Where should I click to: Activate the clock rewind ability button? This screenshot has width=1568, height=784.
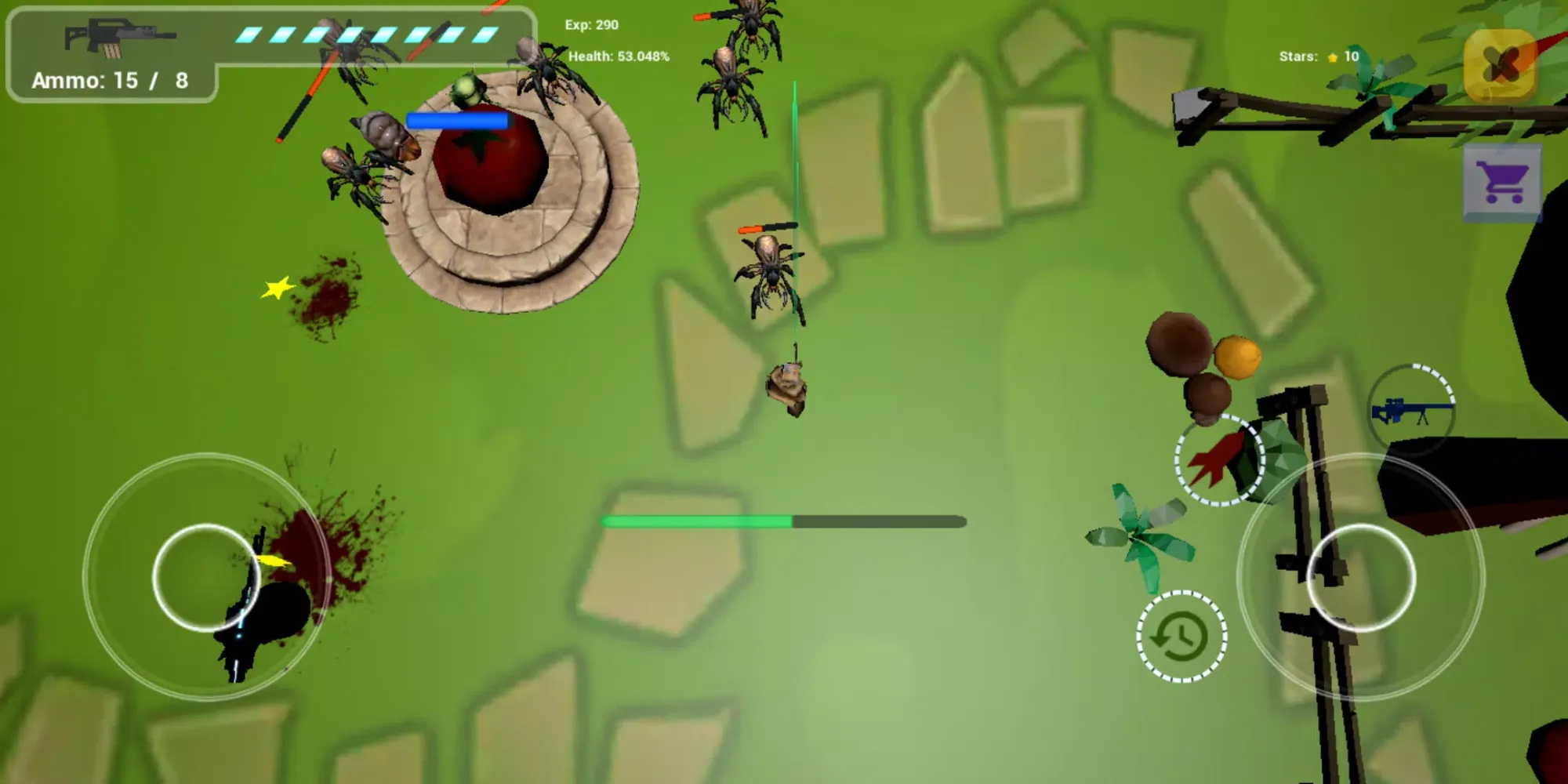pos(1181,636)
